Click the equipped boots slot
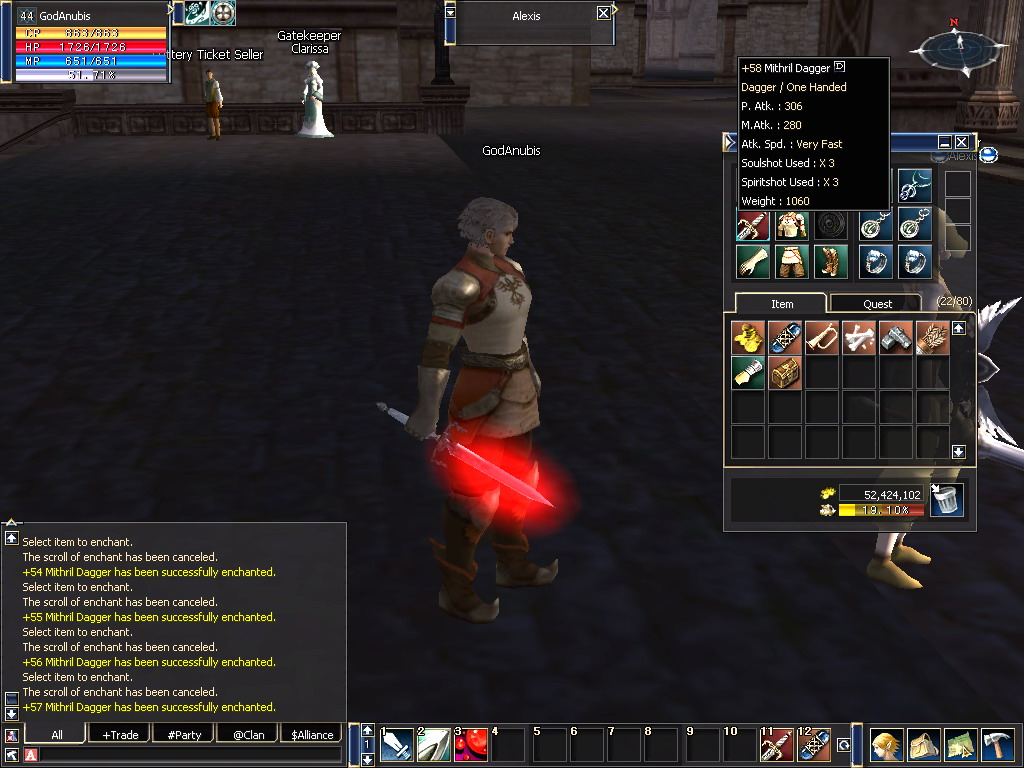The image size is (1024, 768). pos(829,261)
